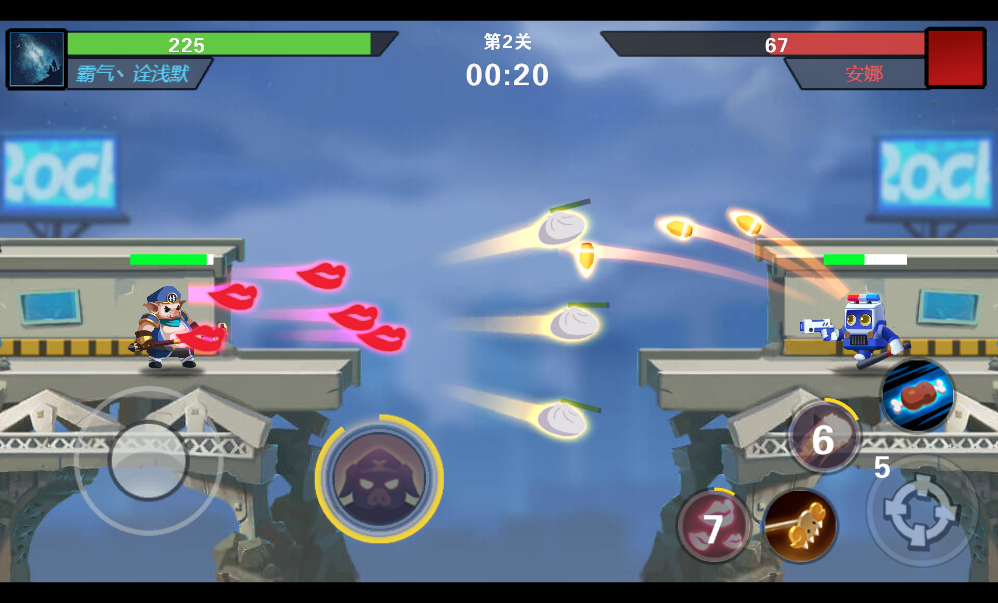
Task: Activate the pig head ultimate button
Action: coord(379,479)
